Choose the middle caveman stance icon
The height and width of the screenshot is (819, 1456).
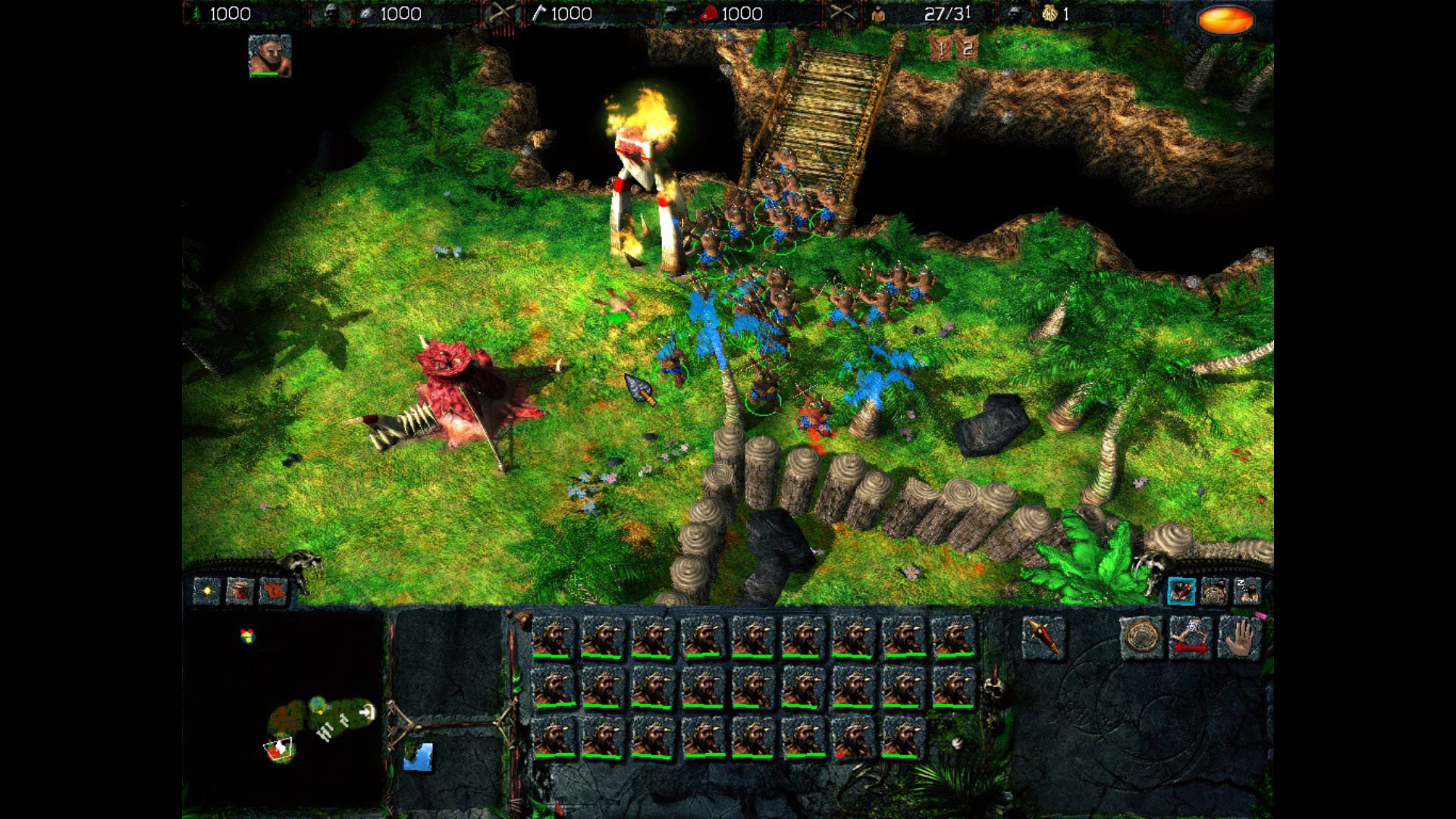click(1214, 591)
